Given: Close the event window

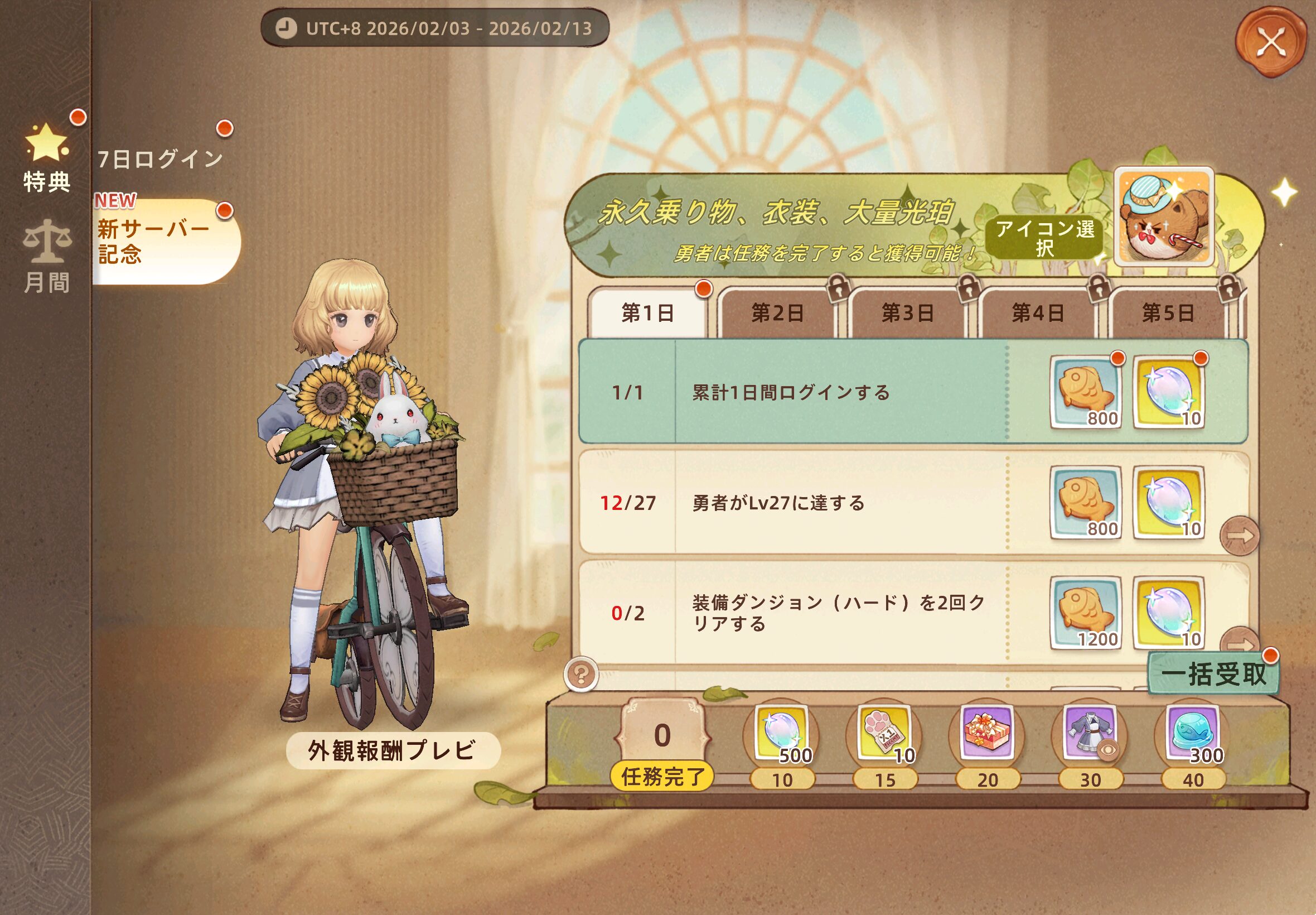Looking at the screenshot, I should 1271,42.
